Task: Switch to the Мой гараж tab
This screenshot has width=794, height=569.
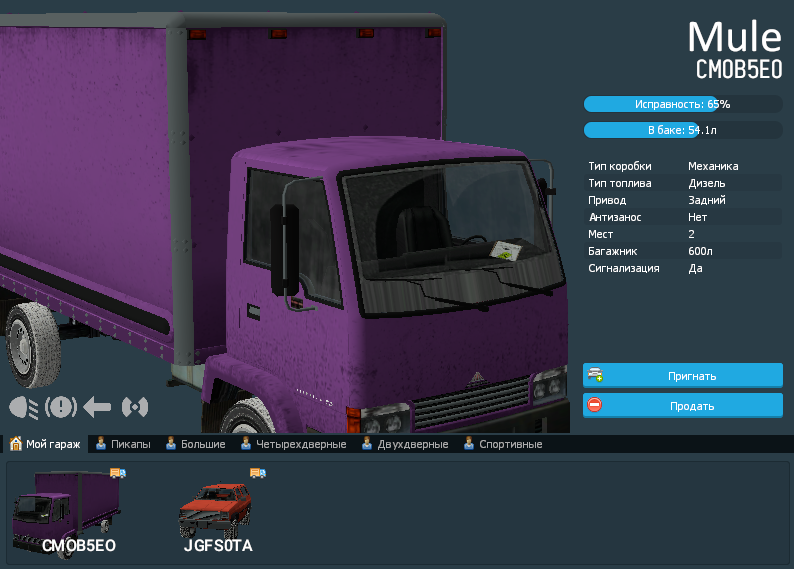Action: 46,444
